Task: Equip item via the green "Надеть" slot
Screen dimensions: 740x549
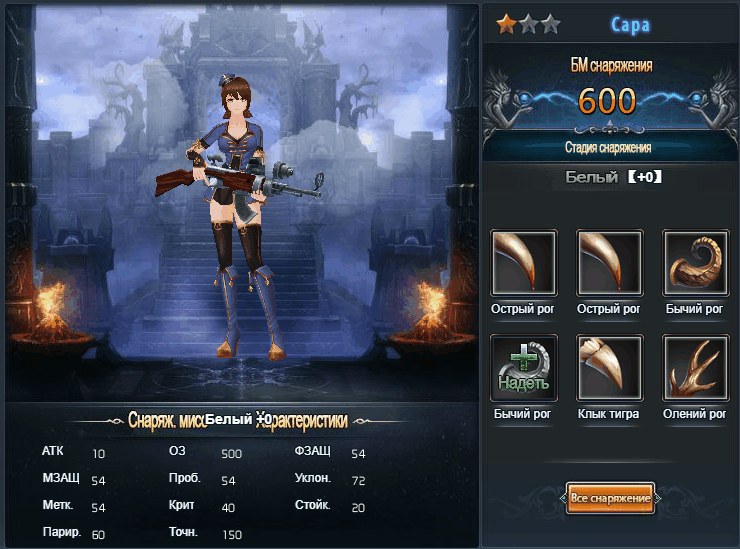Action: coord(524,368)
